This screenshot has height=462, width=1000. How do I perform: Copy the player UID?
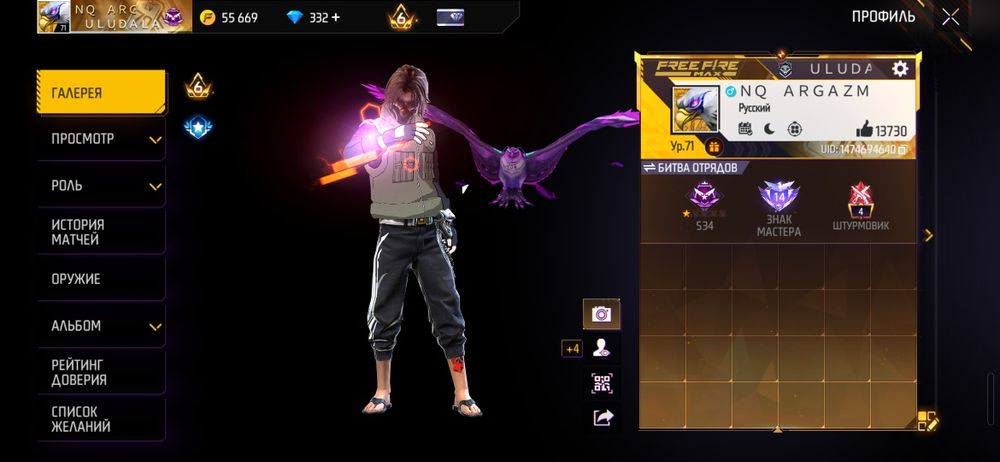(x=902, y=149)
